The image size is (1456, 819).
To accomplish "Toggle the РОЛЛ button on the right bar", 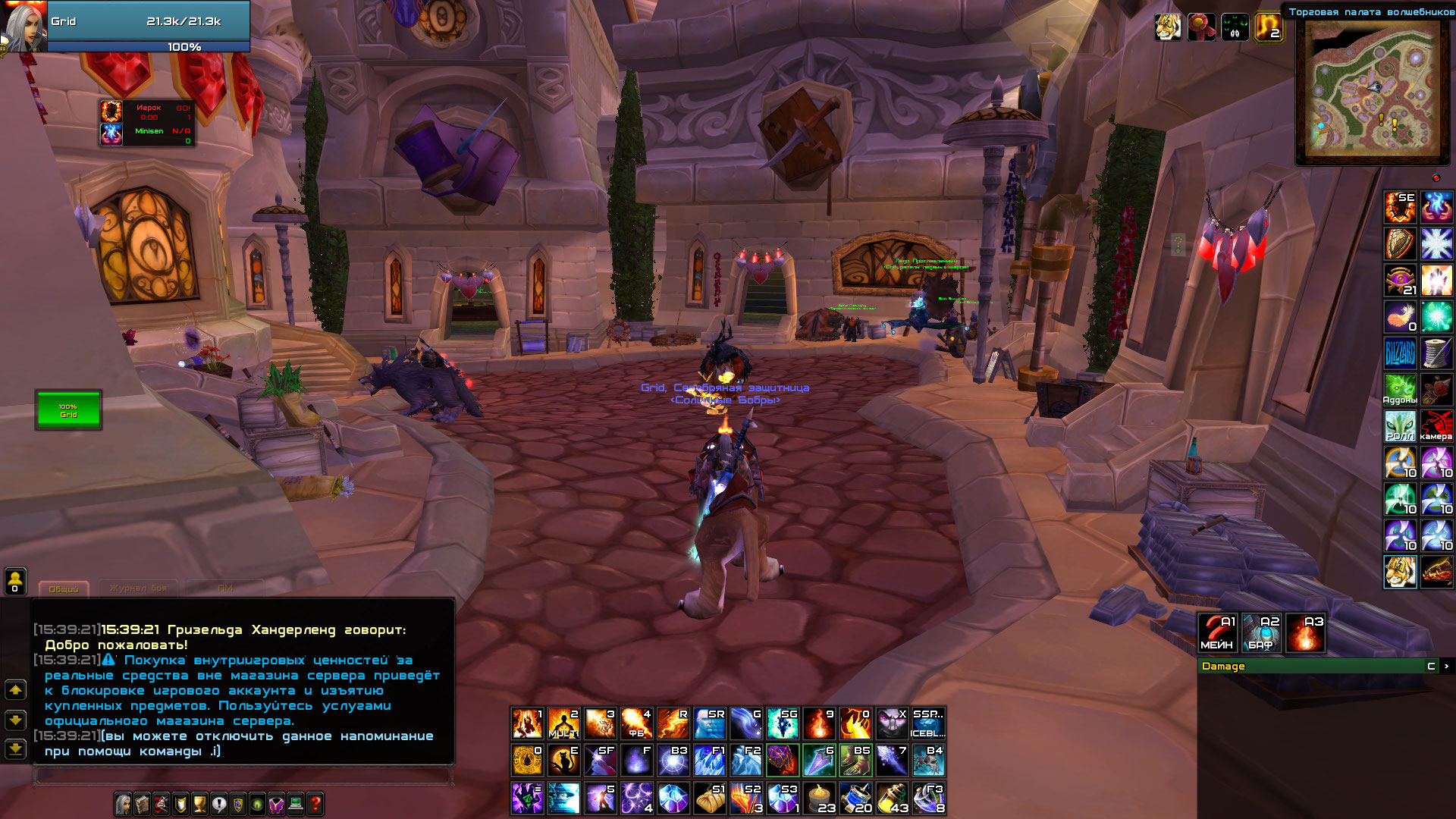I will pyautogui.click(x=1400, y=426).
